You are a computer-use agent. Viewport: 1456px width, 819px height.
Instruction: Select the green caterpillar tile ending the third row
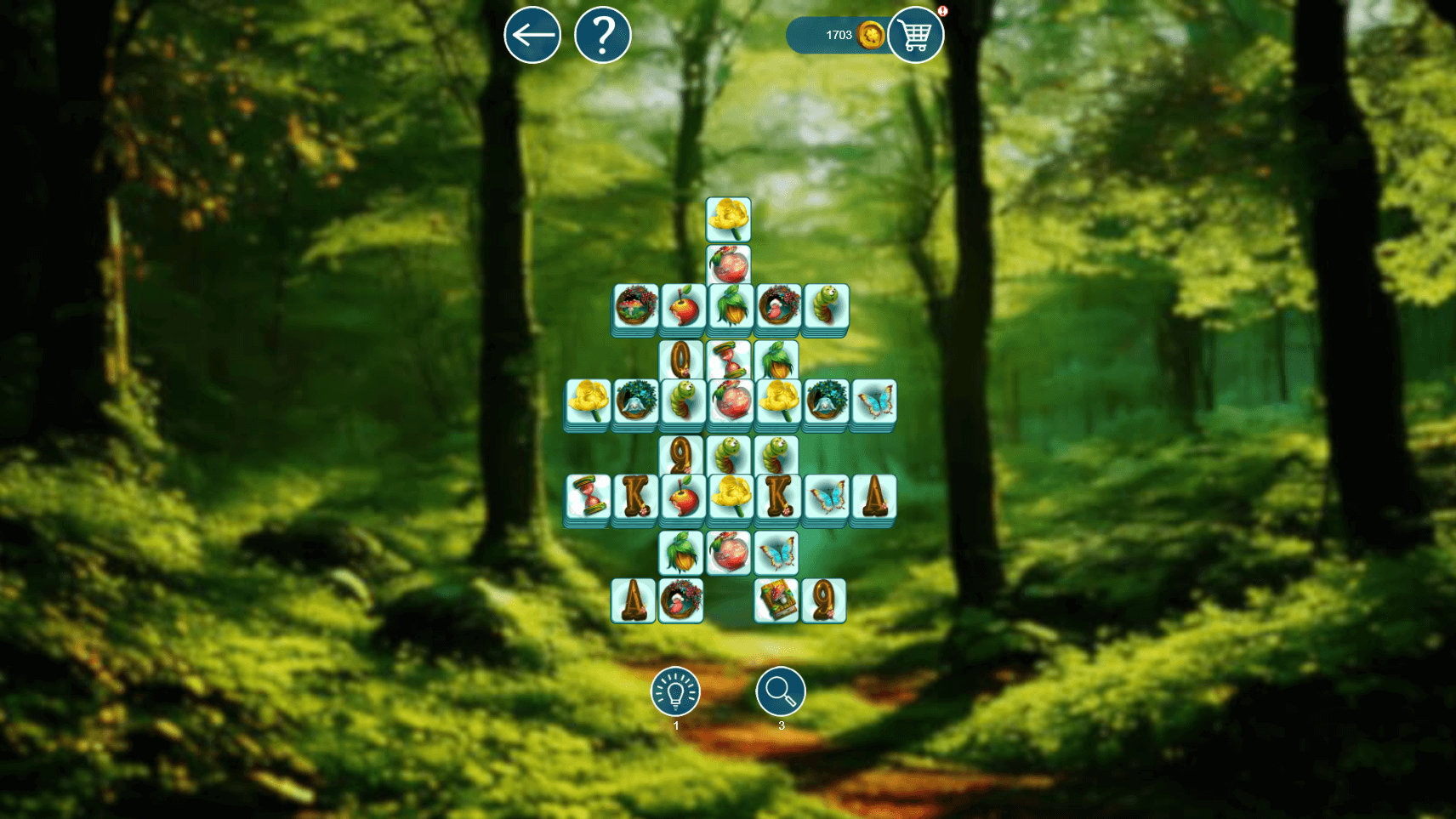pyautogui.click(x=825, y=309)
